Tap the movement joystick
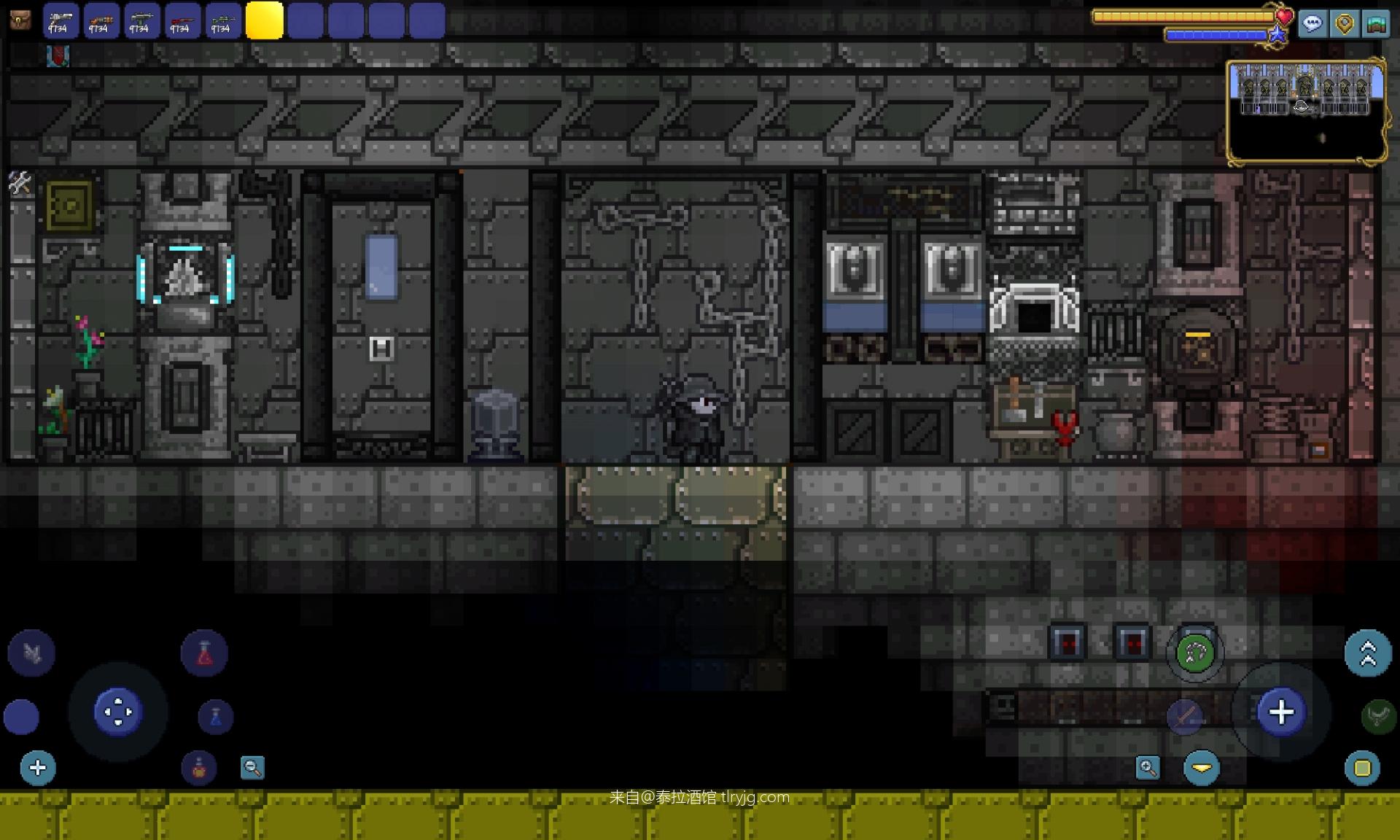The width and height of the screenshot is (1400, 840). (117, 711)
